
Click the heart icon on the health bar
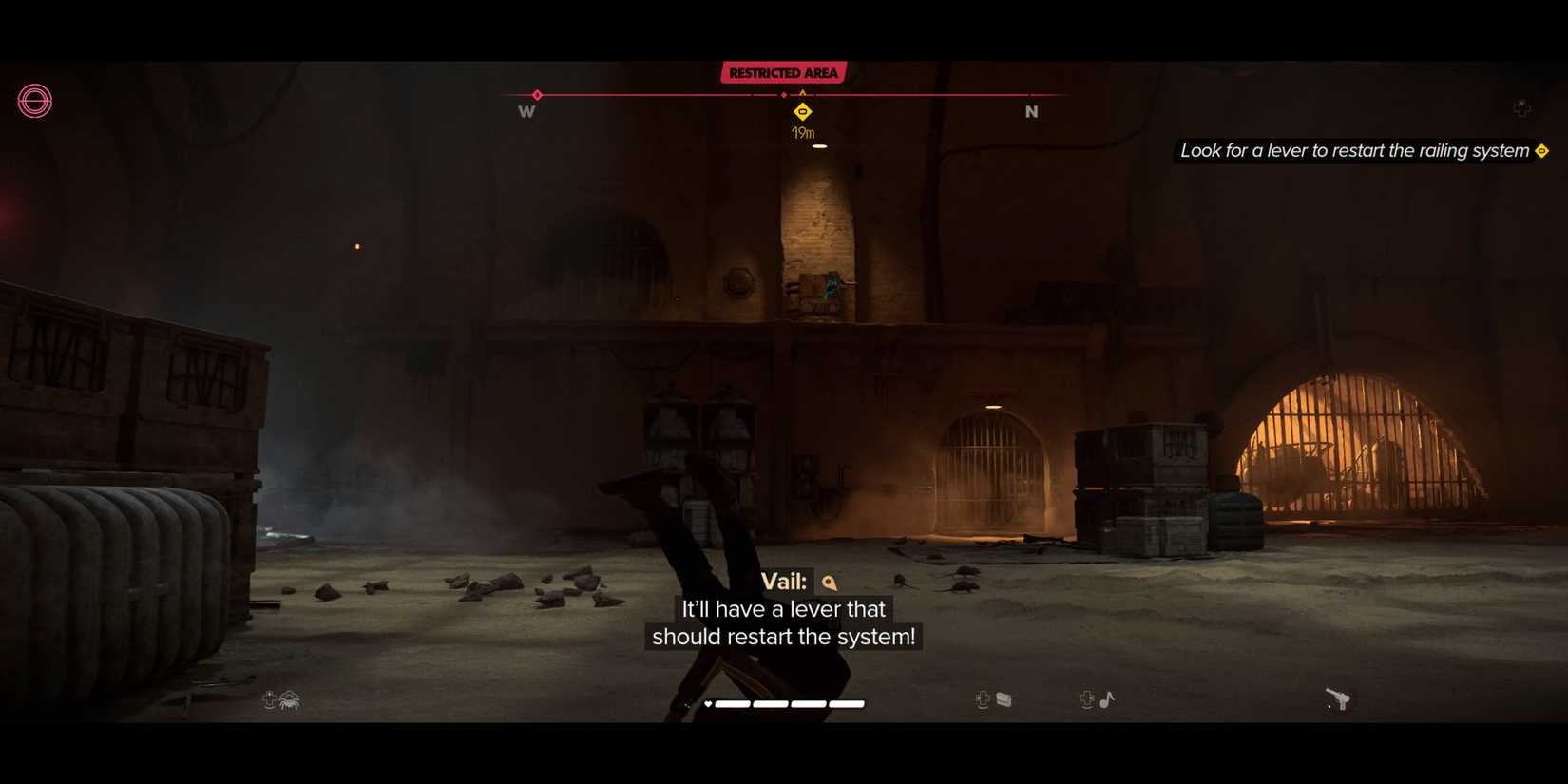(707, 703)
